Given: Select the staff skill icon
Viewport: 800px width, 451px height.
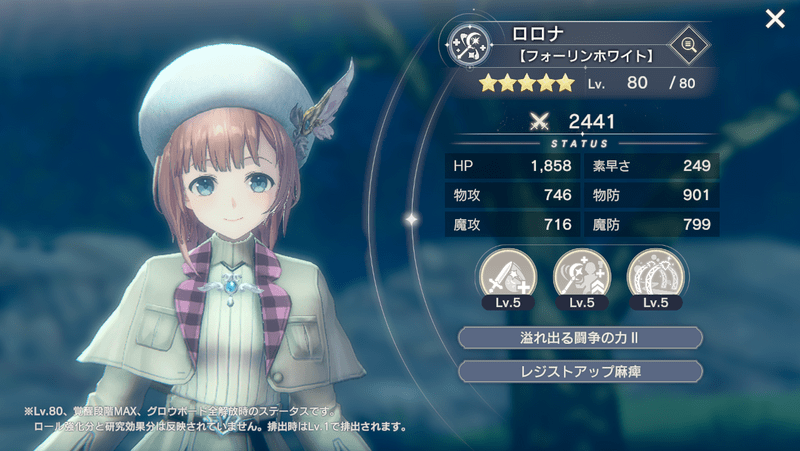Looking at the screenshot, I should pyautogui.click(x=579, y=273).
